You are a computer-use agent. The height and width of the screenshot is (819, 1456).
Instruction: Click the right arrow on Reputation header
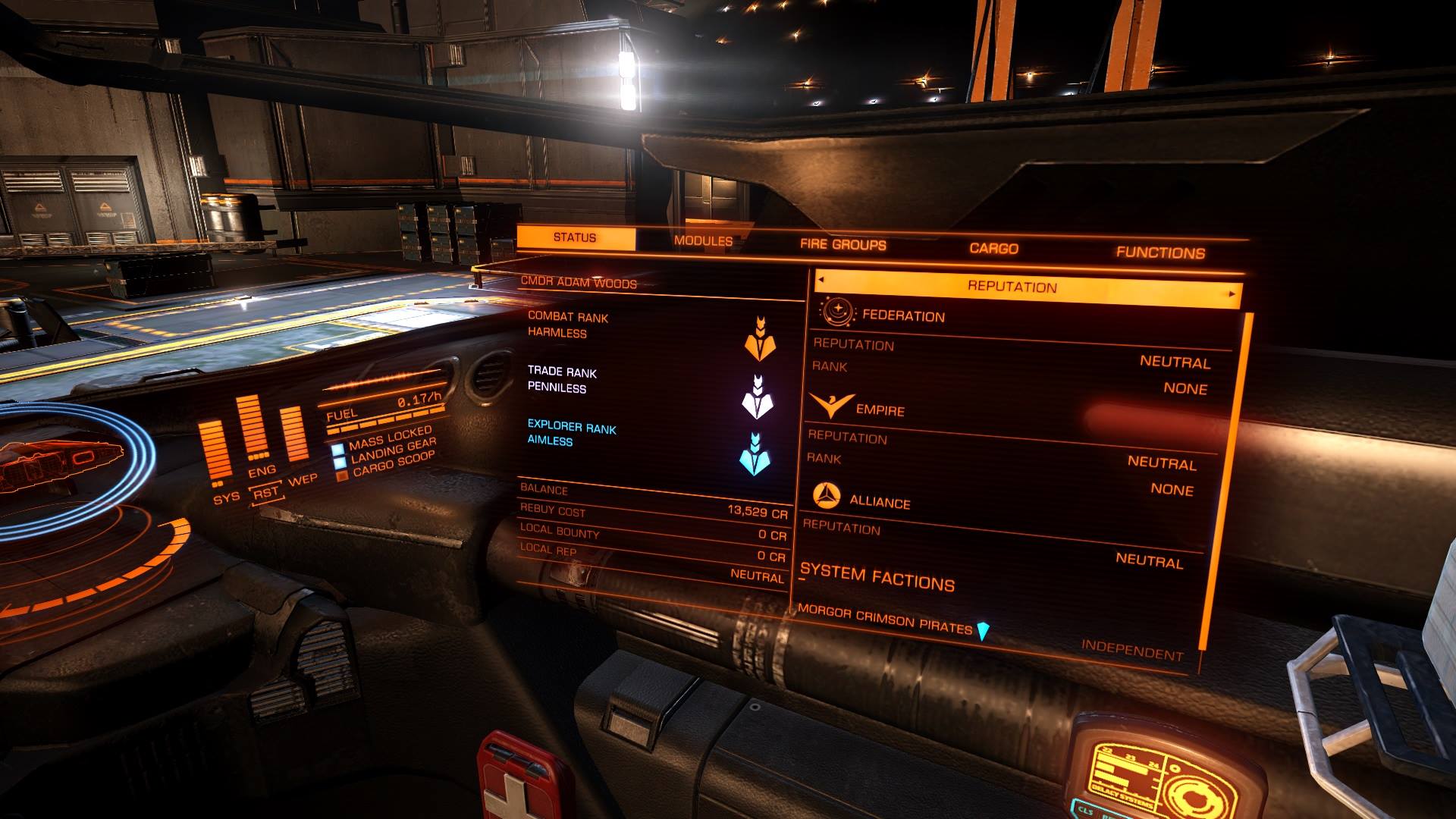pyautogui.click(x=1232, y=293)
